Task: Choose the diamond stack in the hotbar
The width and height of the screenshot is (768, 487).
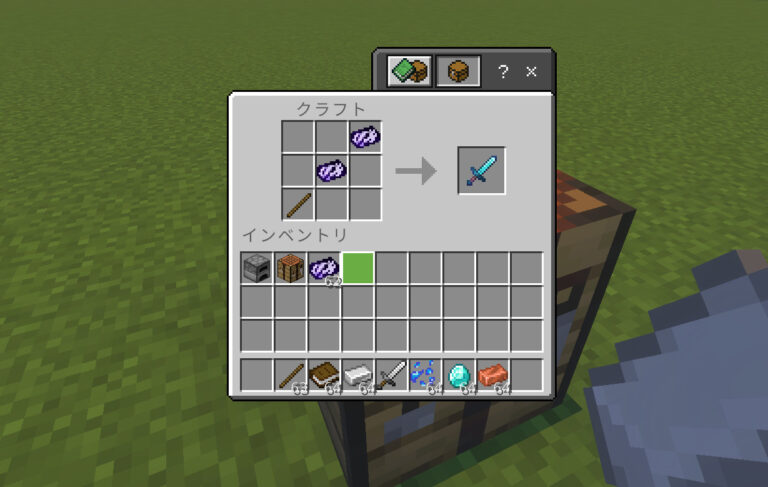Action: coord(460,375)
